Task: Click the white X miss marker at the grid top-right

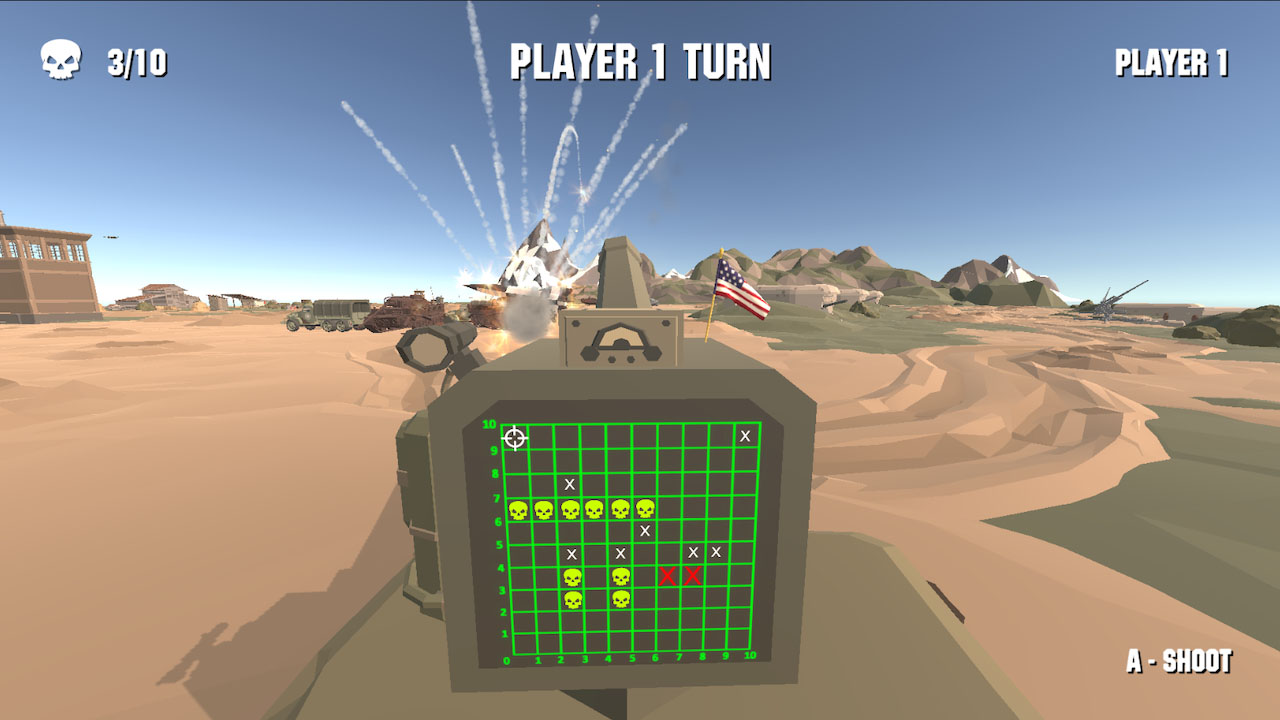Action: (x=745, y=436)
